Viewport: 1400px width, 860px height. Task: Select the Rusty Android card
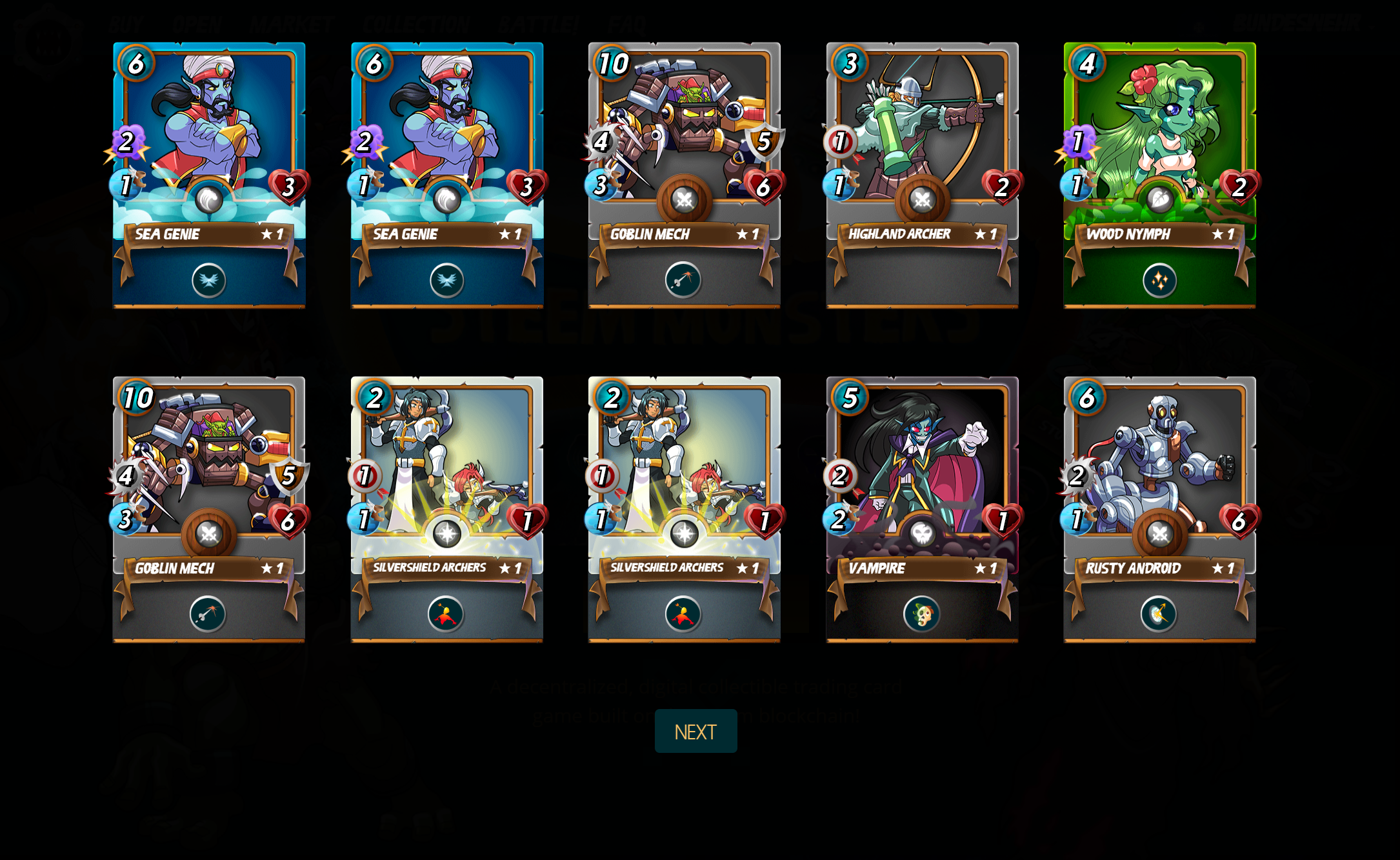[1159, 508]
